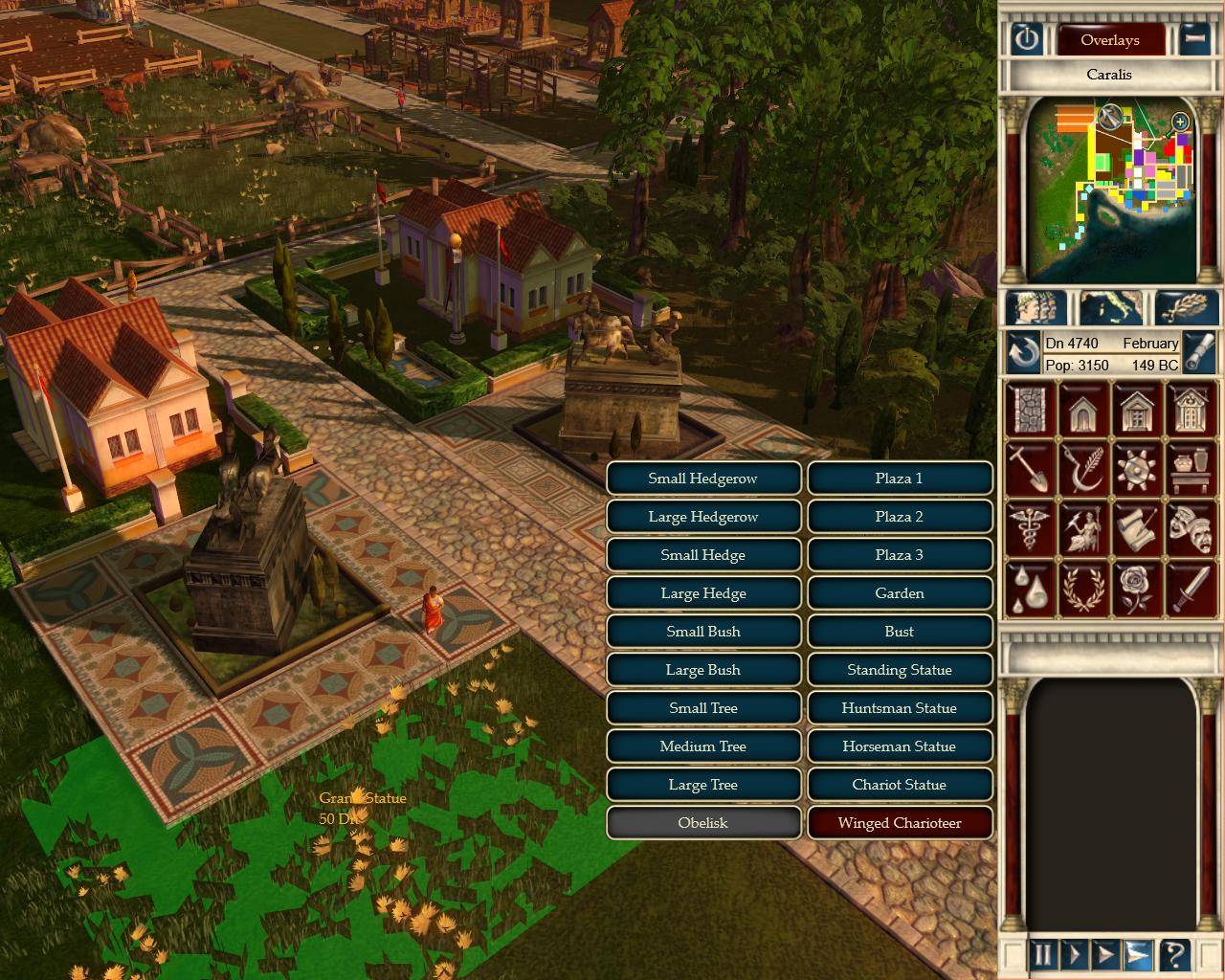Open help with the question mark button

[1174, 954]
